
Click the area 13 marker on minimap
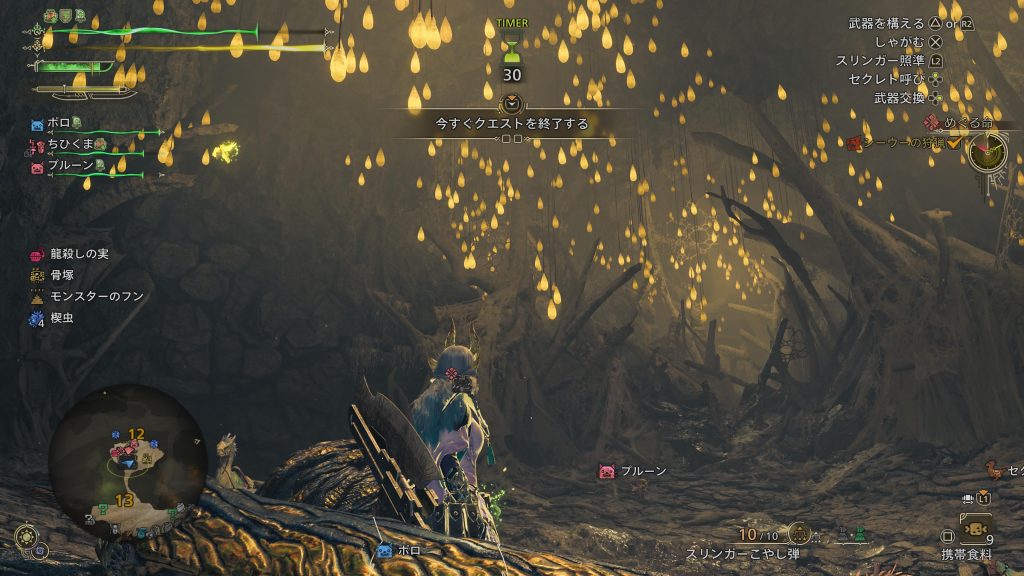tap(124, 500)
